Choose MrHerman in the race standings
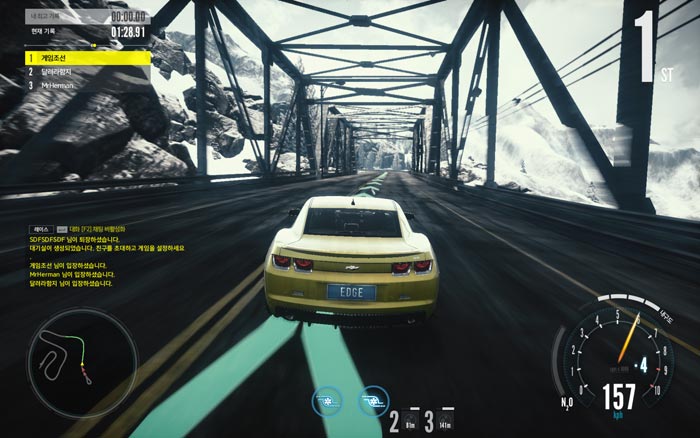Viewport: 700px width, 438px height. (x=88, y=86)
